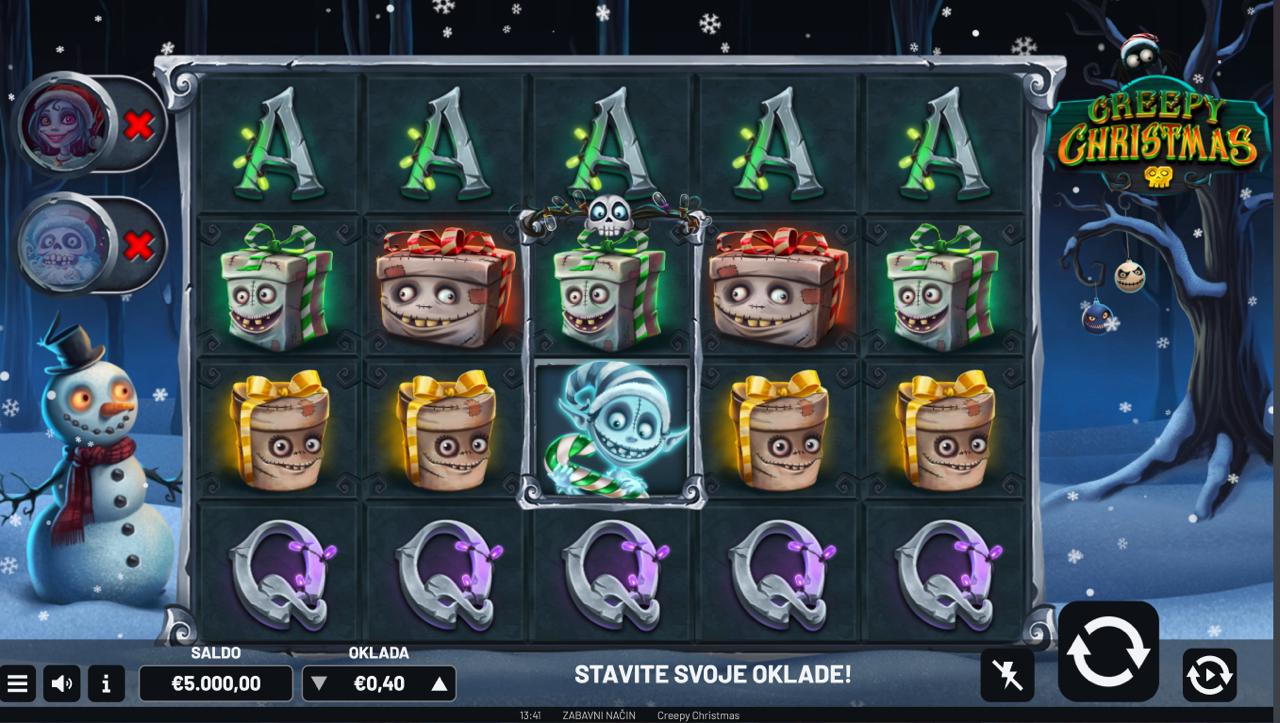Screen dimensions: 1280x723
Task: Open the hamburger menu
Action: coord(17,684)
